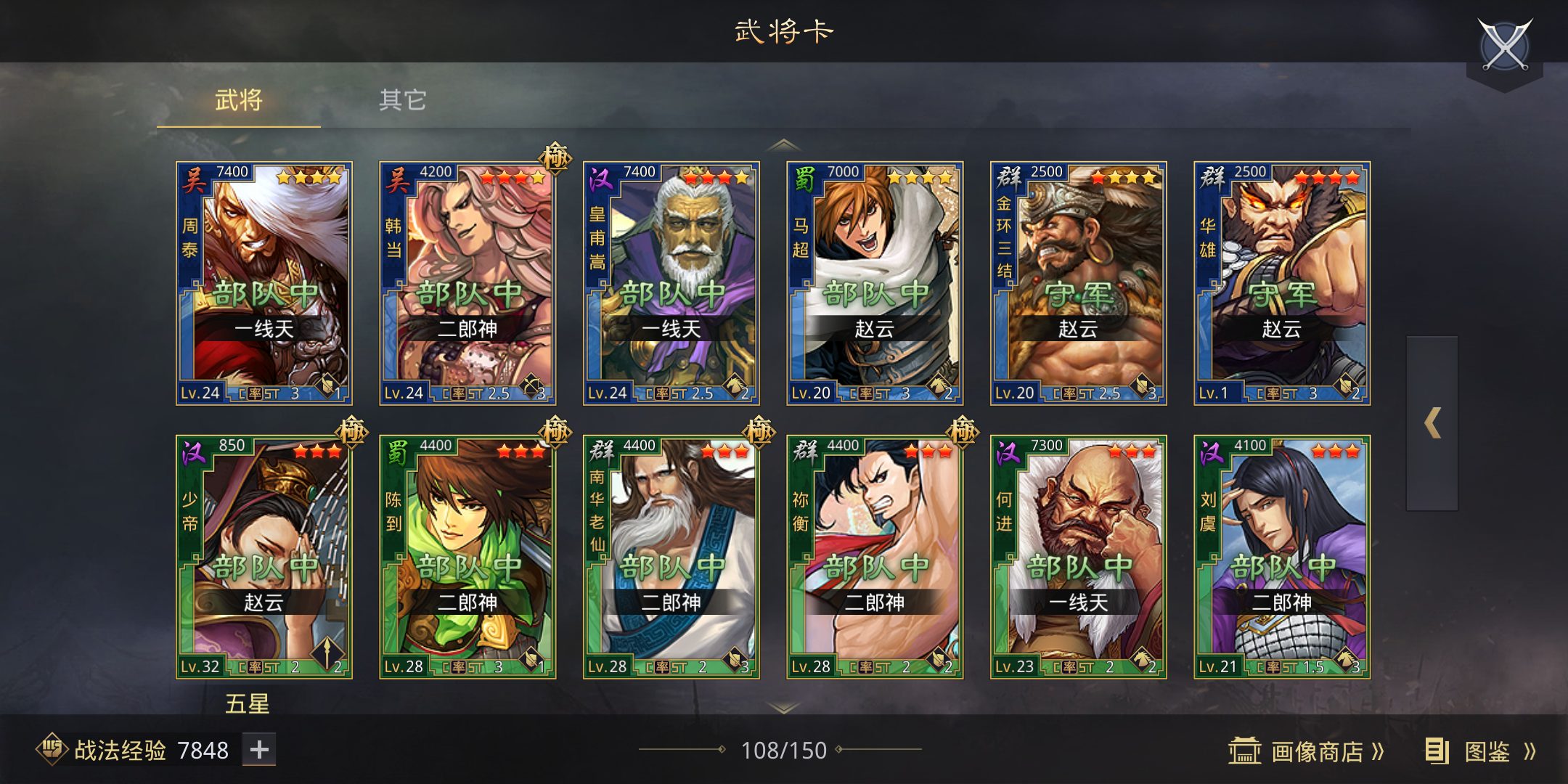
Task: Select the 武将 tab
Action: click(x=238, y=100)
